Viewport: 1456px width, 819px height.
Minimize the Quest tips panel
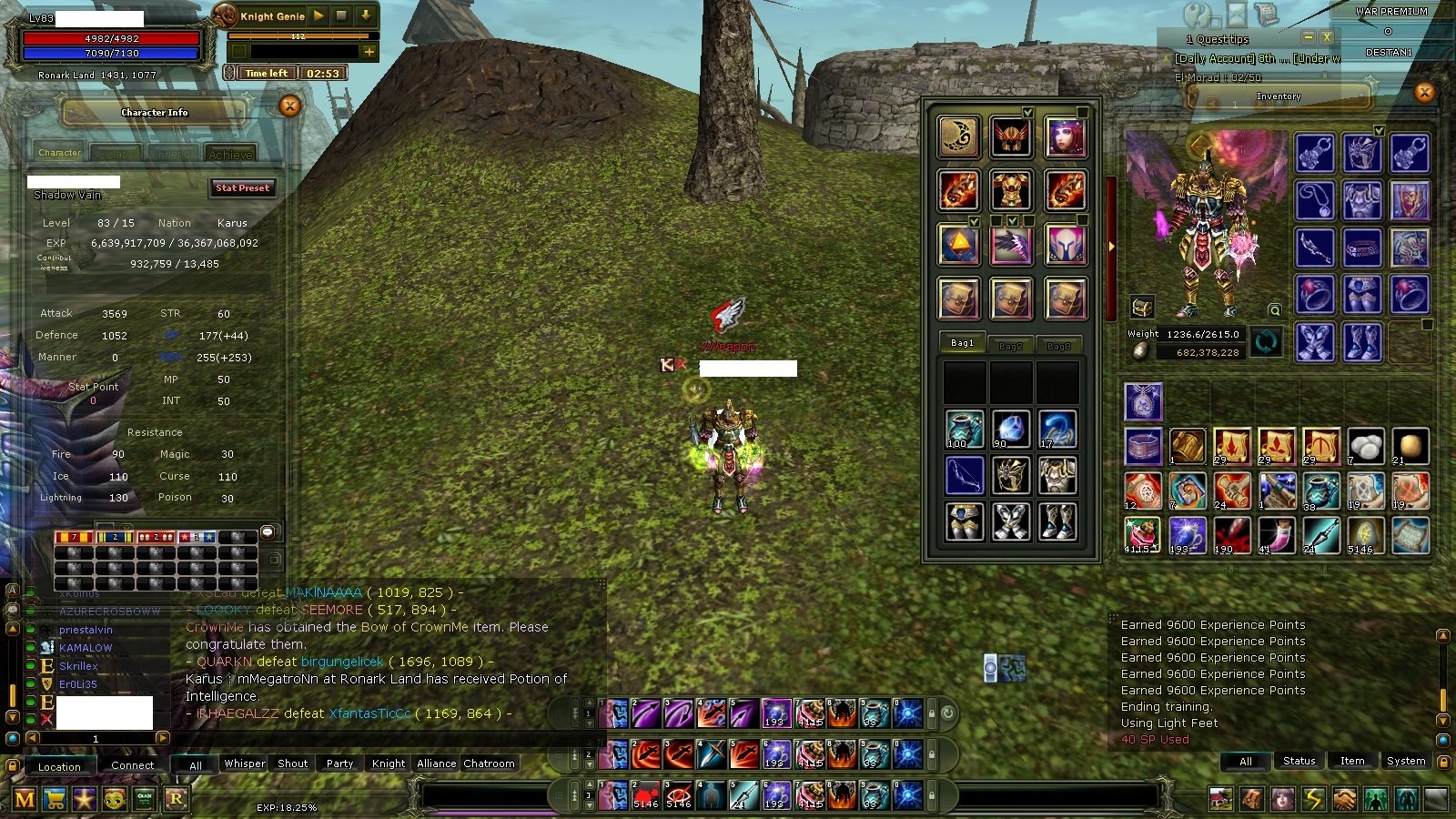(1308, 38)
